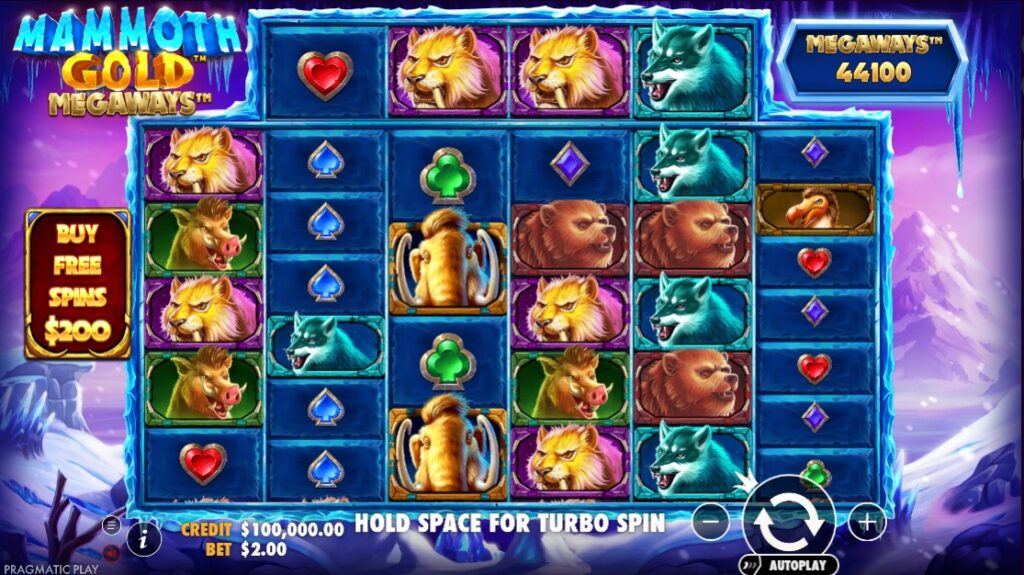Open the Autoplay options

coord(789,565)
